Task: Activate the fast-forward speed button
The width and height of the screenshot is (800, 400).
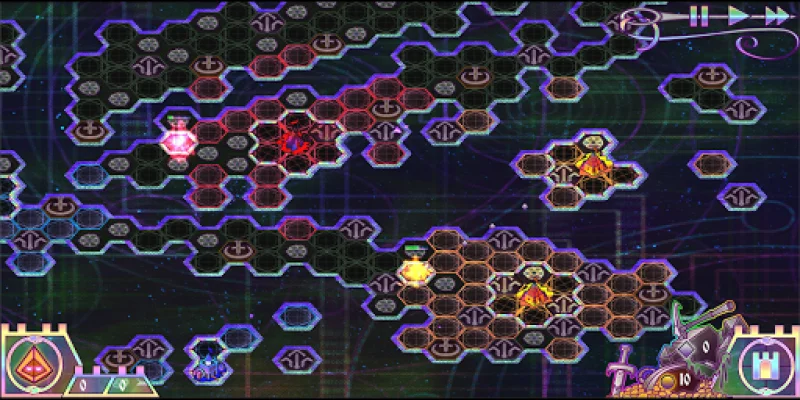Action: 776,15
